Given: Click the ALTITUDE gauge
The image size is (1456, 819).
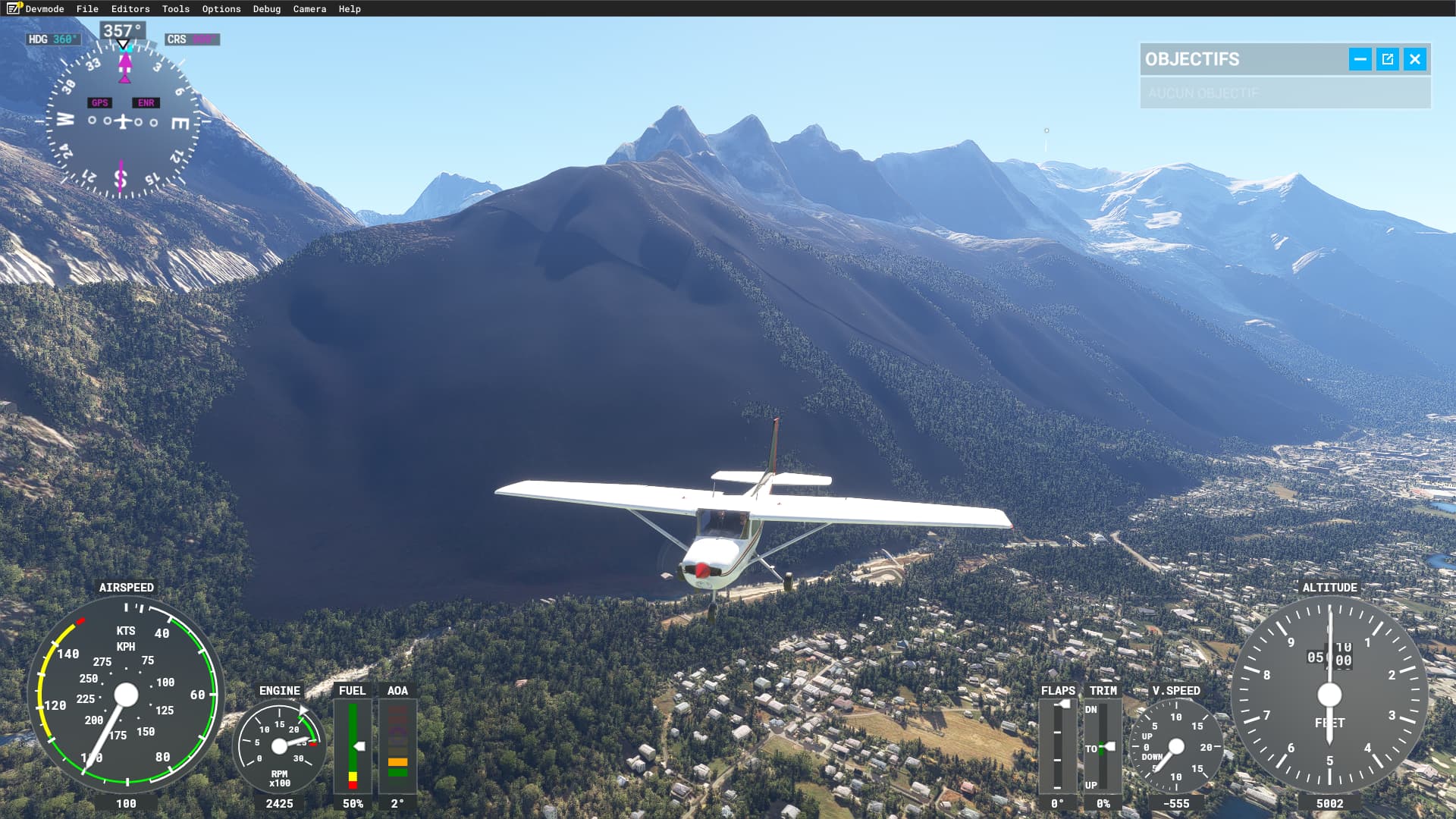Looking at the screenshot, I should point(1329,692).
